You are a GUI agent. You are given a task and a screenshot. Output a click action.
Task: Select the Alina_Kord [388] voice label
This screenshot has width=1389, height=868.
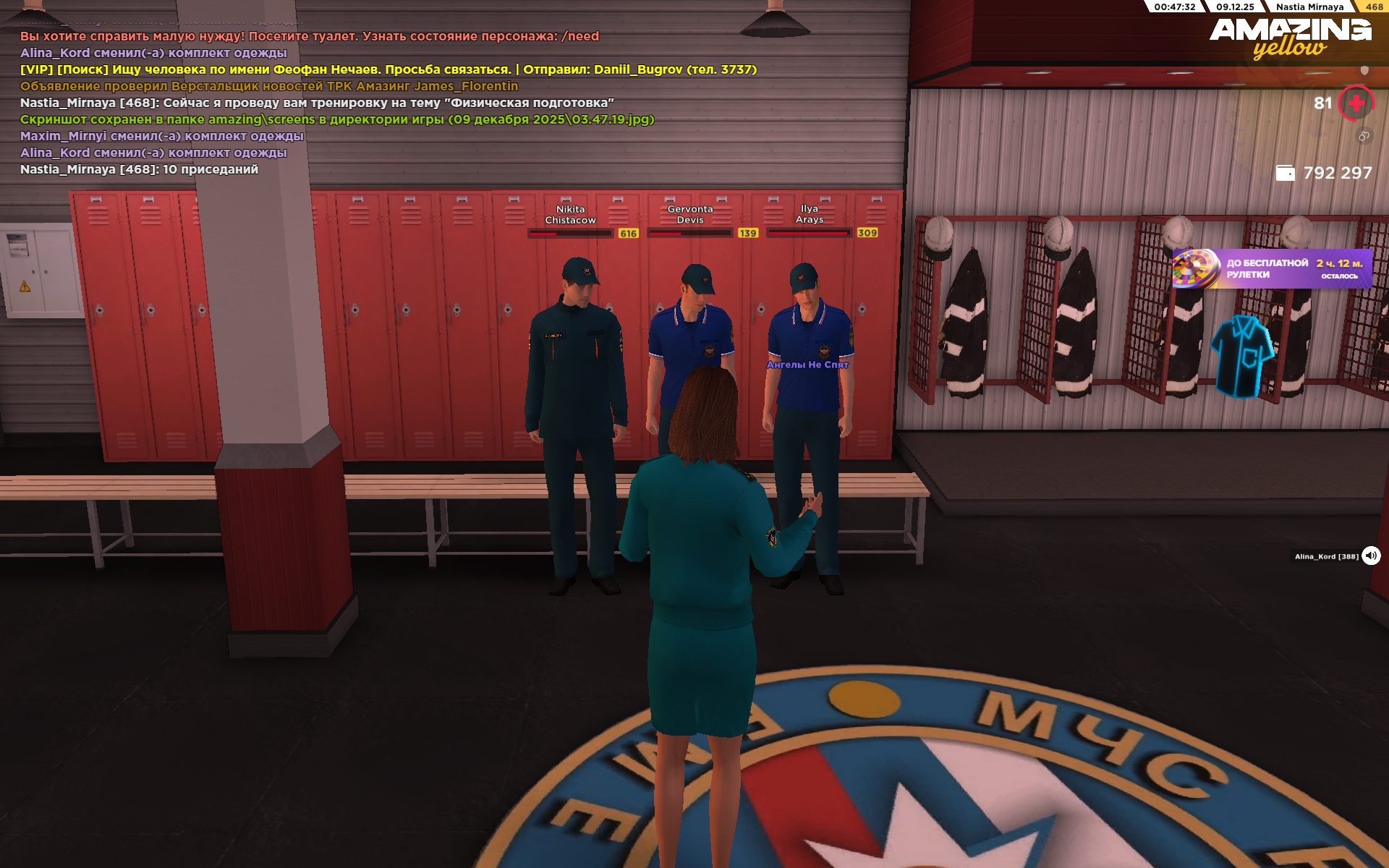coord(1326,556)
